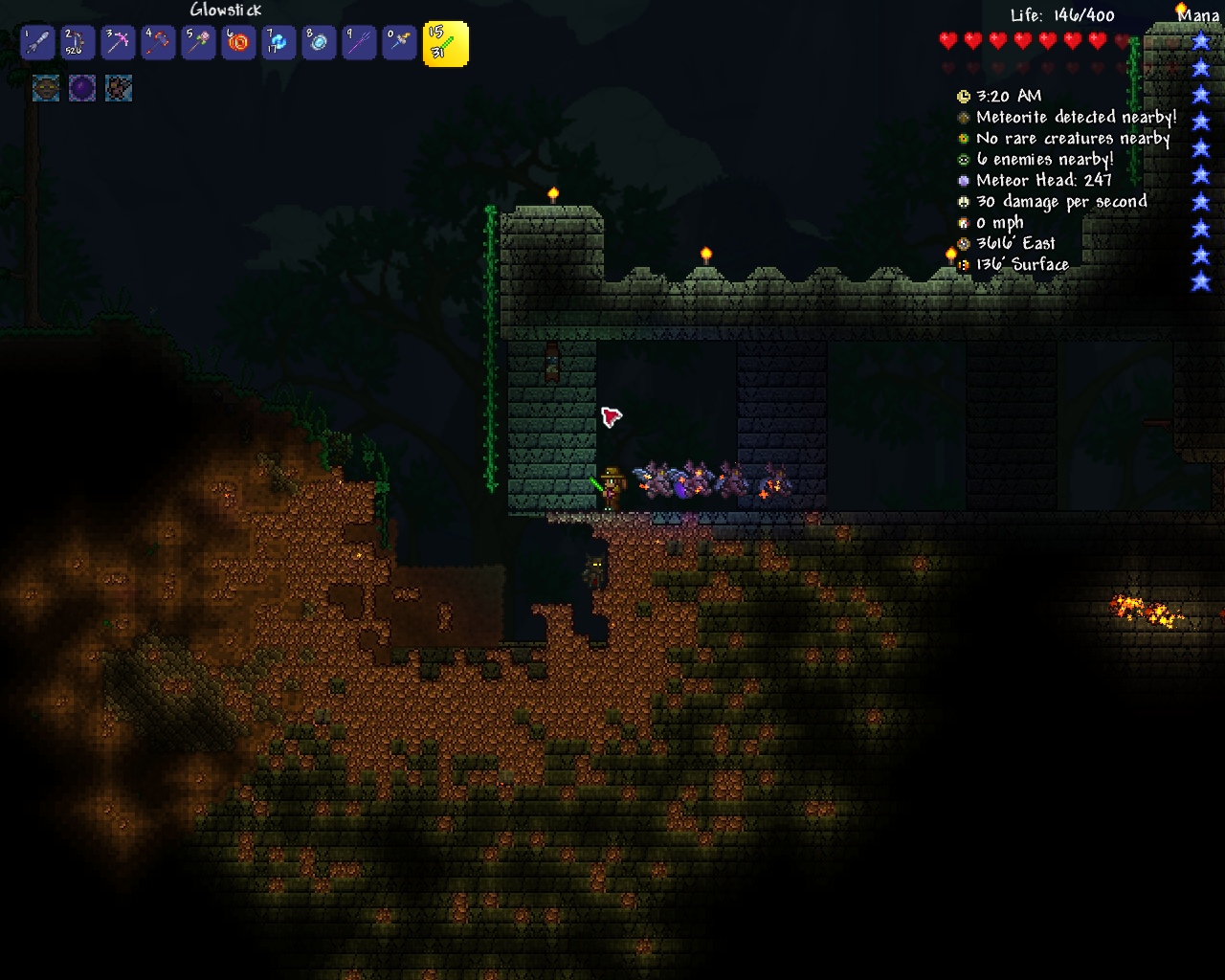Screen dimensions: 1225x980
Task: Choose the round blue mirror slot
Action: click(x=319, y=43)
